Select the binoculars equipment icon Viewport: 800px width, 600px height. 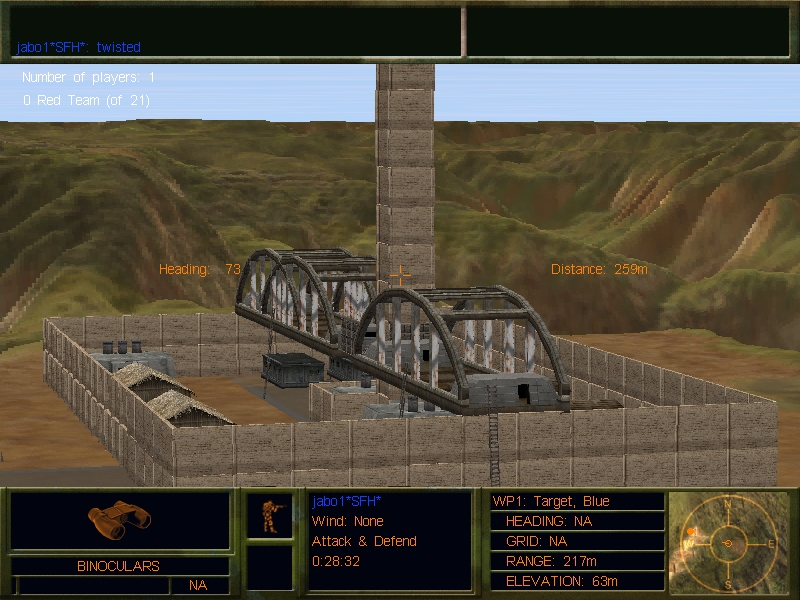[119, 516]
